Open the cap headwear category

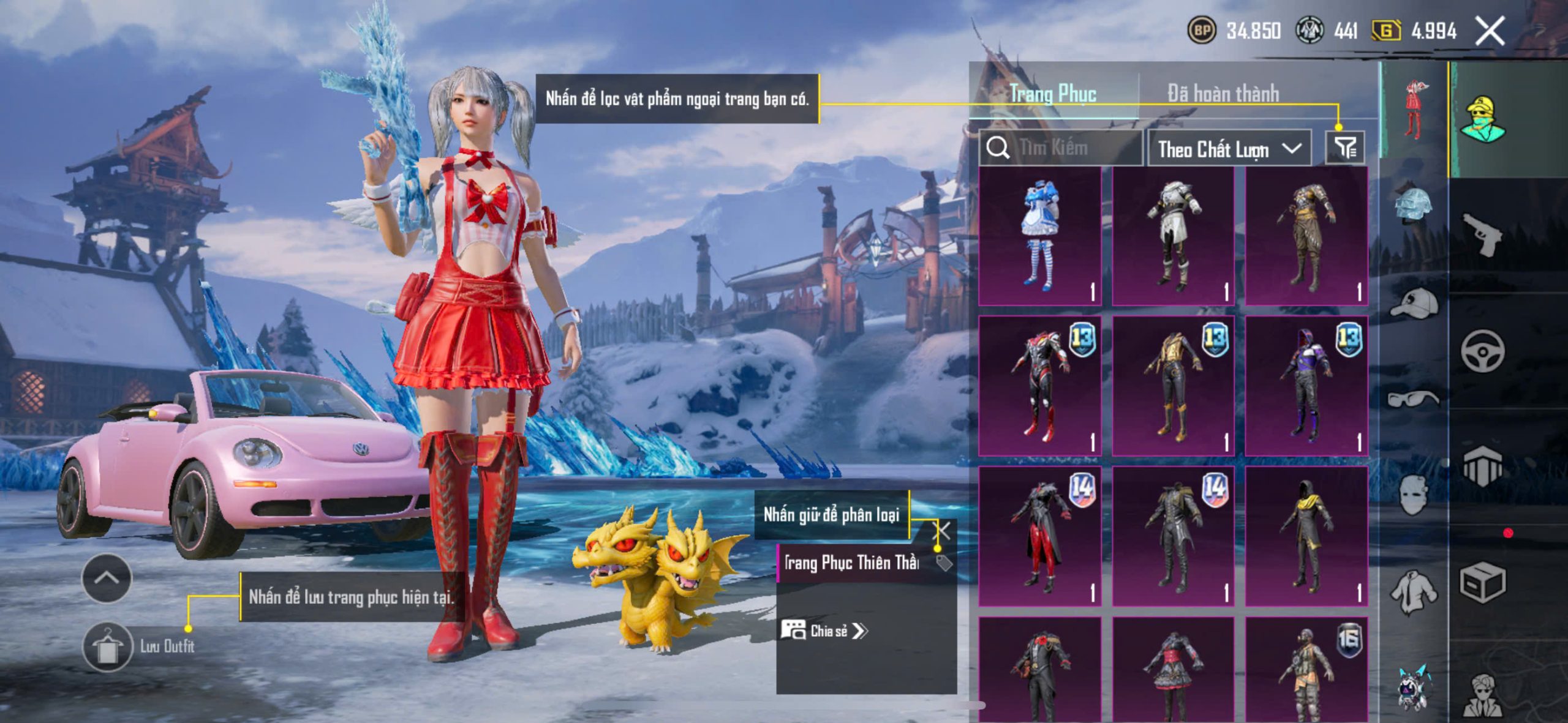[1414, 303]
